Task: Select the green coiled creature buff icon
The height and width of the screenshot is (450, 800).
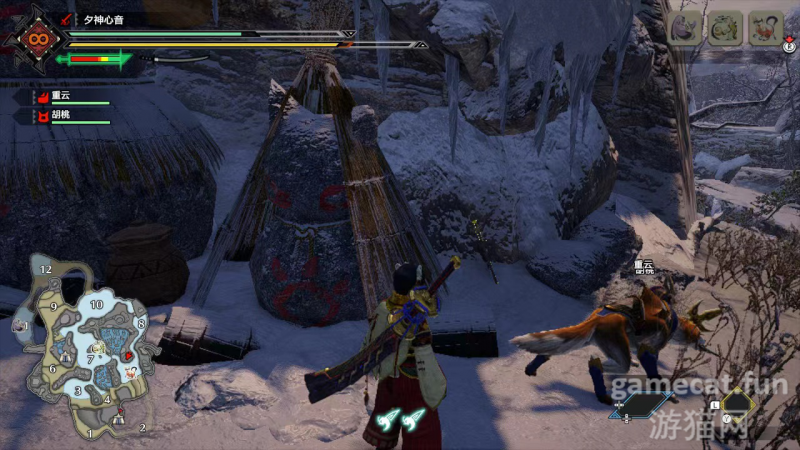Action: coord(725,29)
